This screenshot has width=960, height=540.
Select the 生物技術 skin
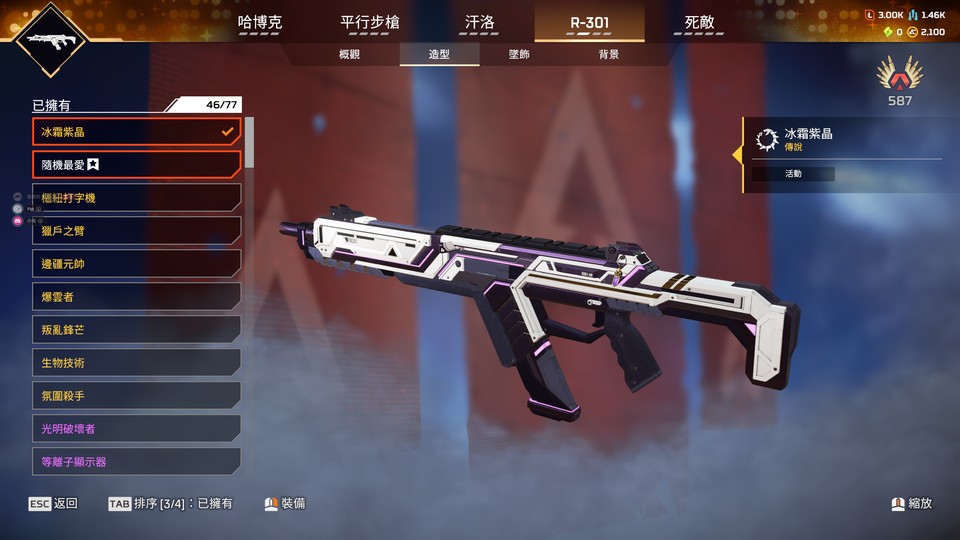136,363
